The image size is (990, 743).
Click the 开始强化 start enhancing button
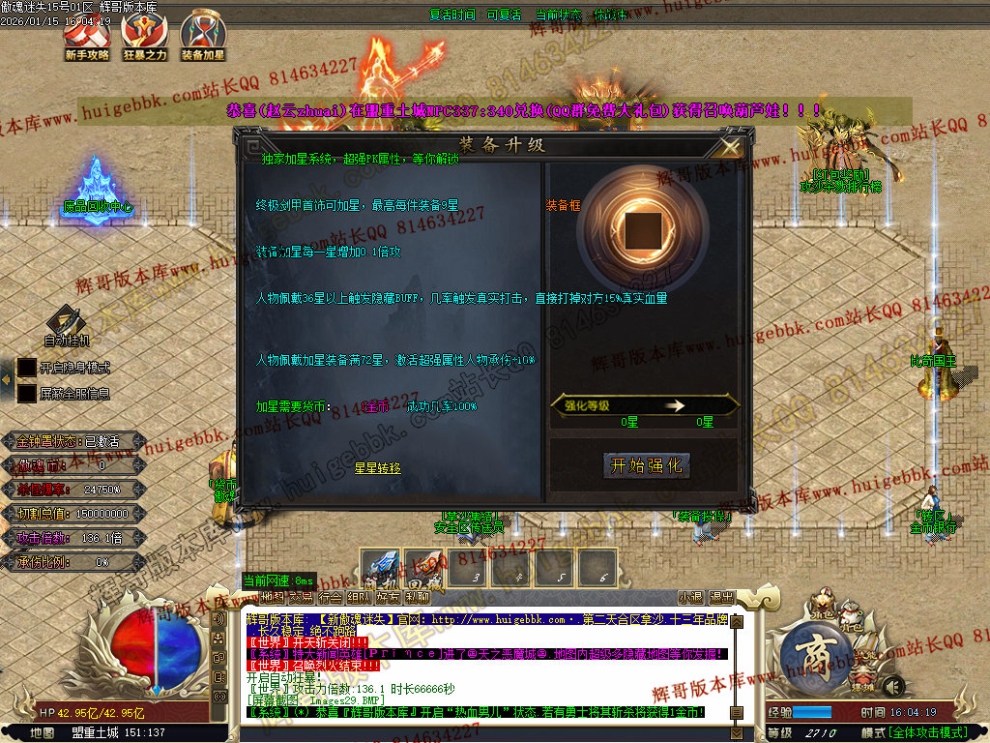pos(646,465)
